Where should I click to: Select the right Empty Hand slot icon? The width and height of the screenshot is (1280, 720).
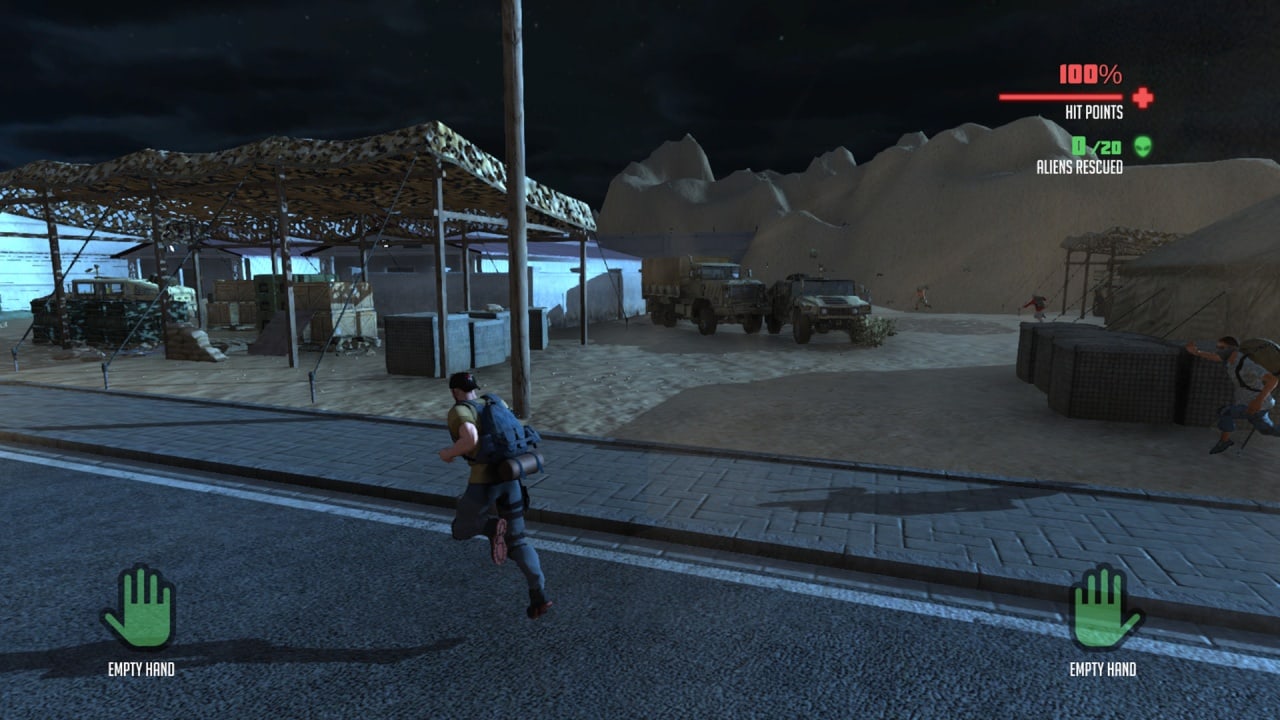[1105, 608]
